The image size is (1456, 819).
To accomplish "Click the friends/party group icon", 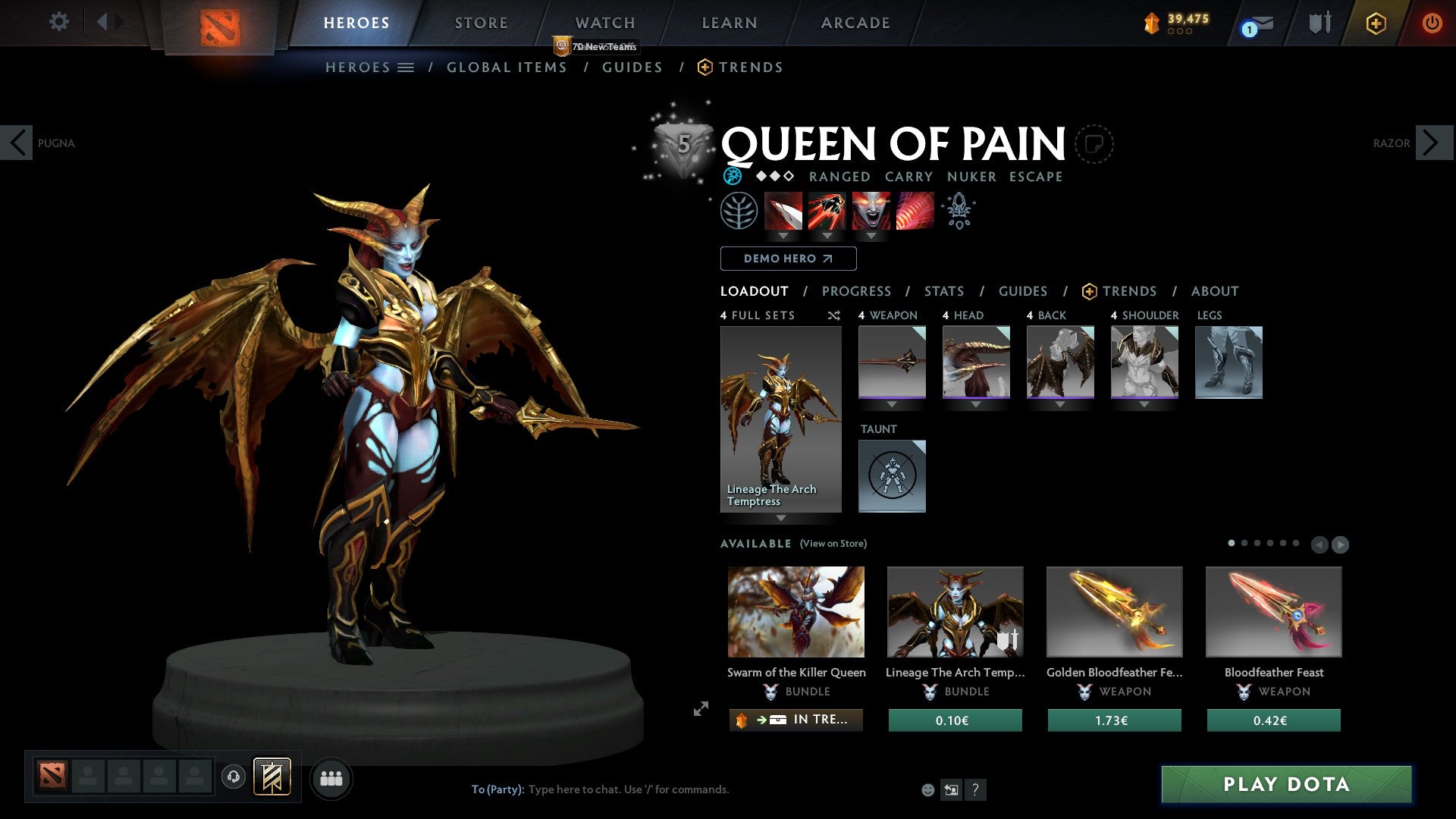I will 331,777.
